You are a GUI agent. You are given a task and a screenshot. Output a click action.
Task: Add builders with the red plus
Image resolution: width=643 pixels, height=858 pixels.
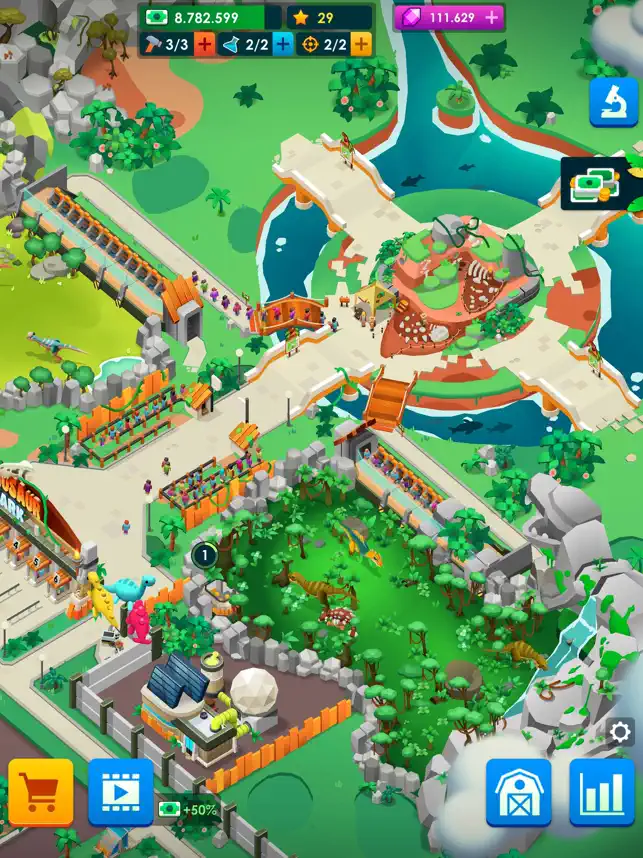click(204, 44)
